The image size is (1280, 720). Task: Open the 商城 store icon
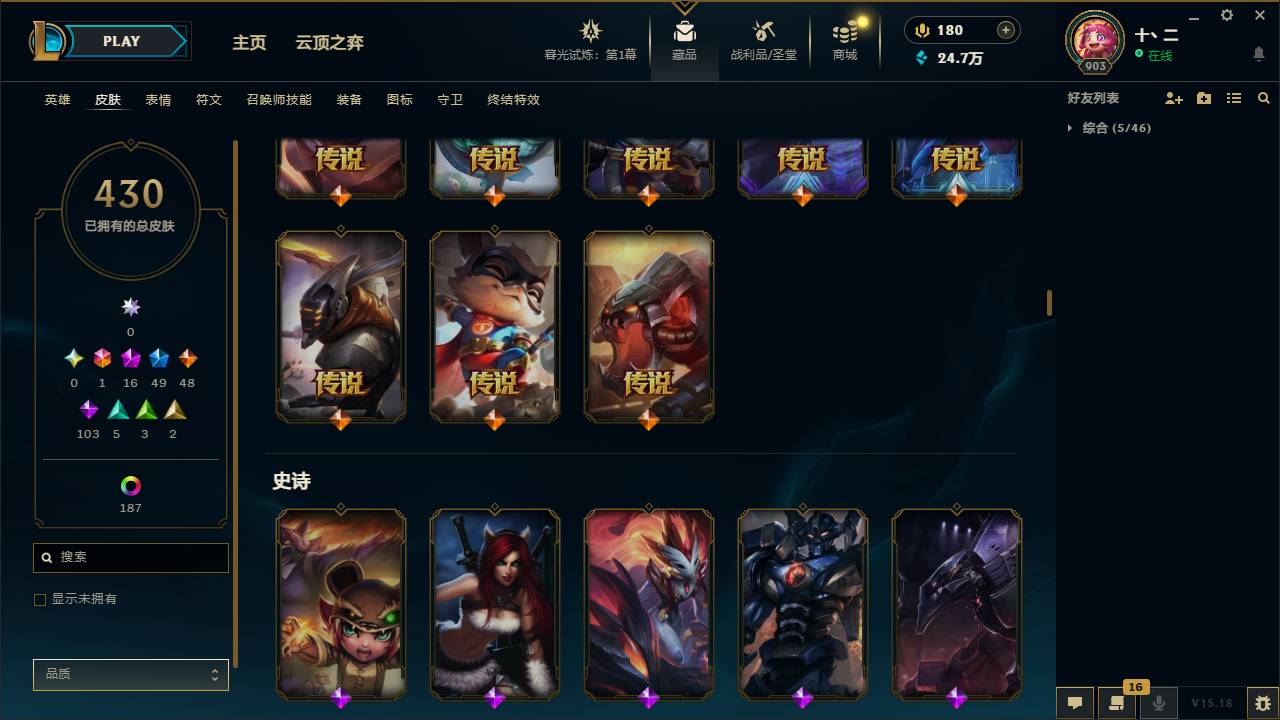[843, 33]
